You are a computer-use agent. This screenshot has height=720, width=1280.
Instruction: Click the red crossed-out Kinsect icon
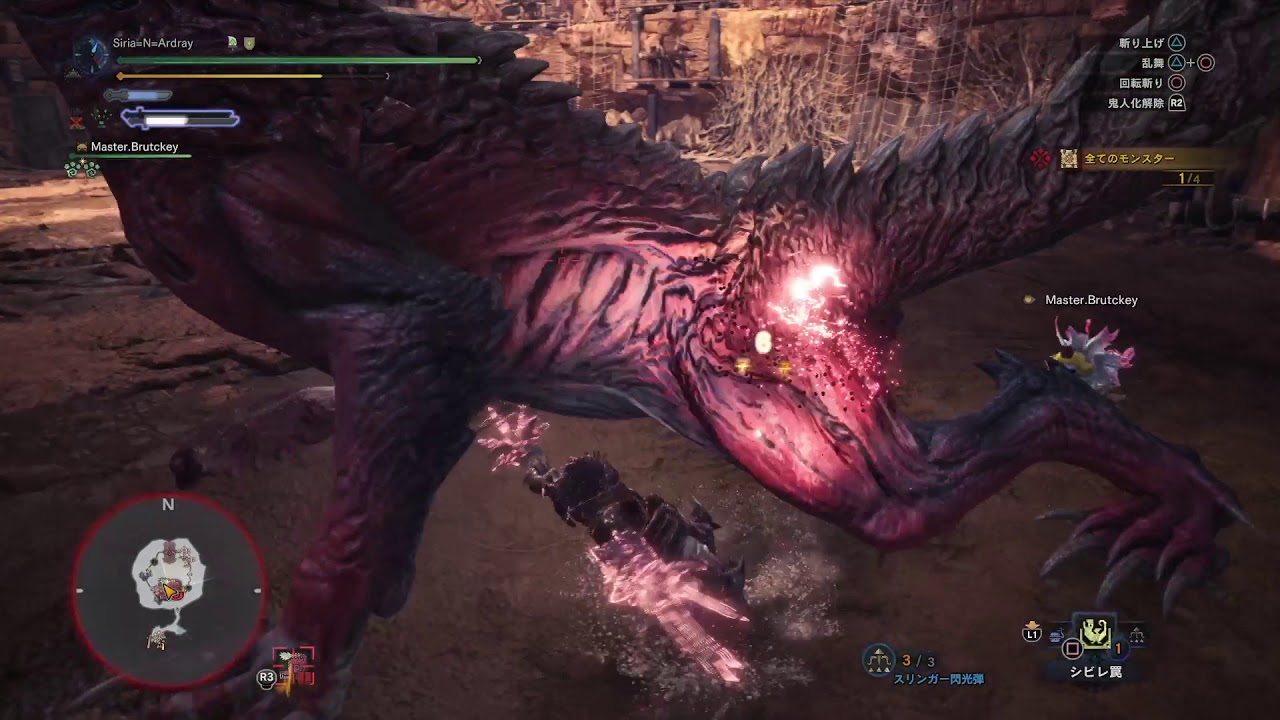[77, 120]
